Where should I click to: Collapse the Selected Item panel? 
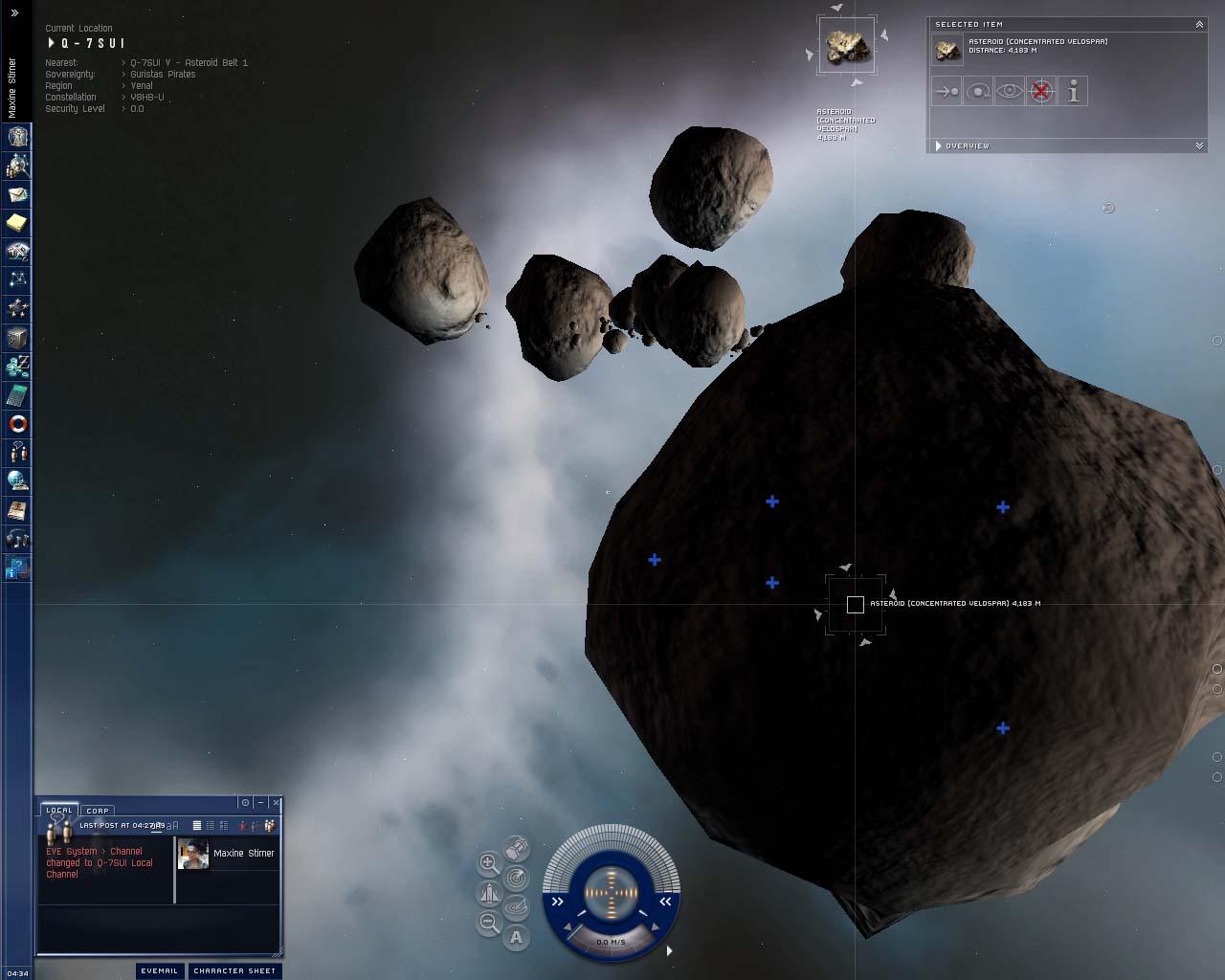(1199, 24)
